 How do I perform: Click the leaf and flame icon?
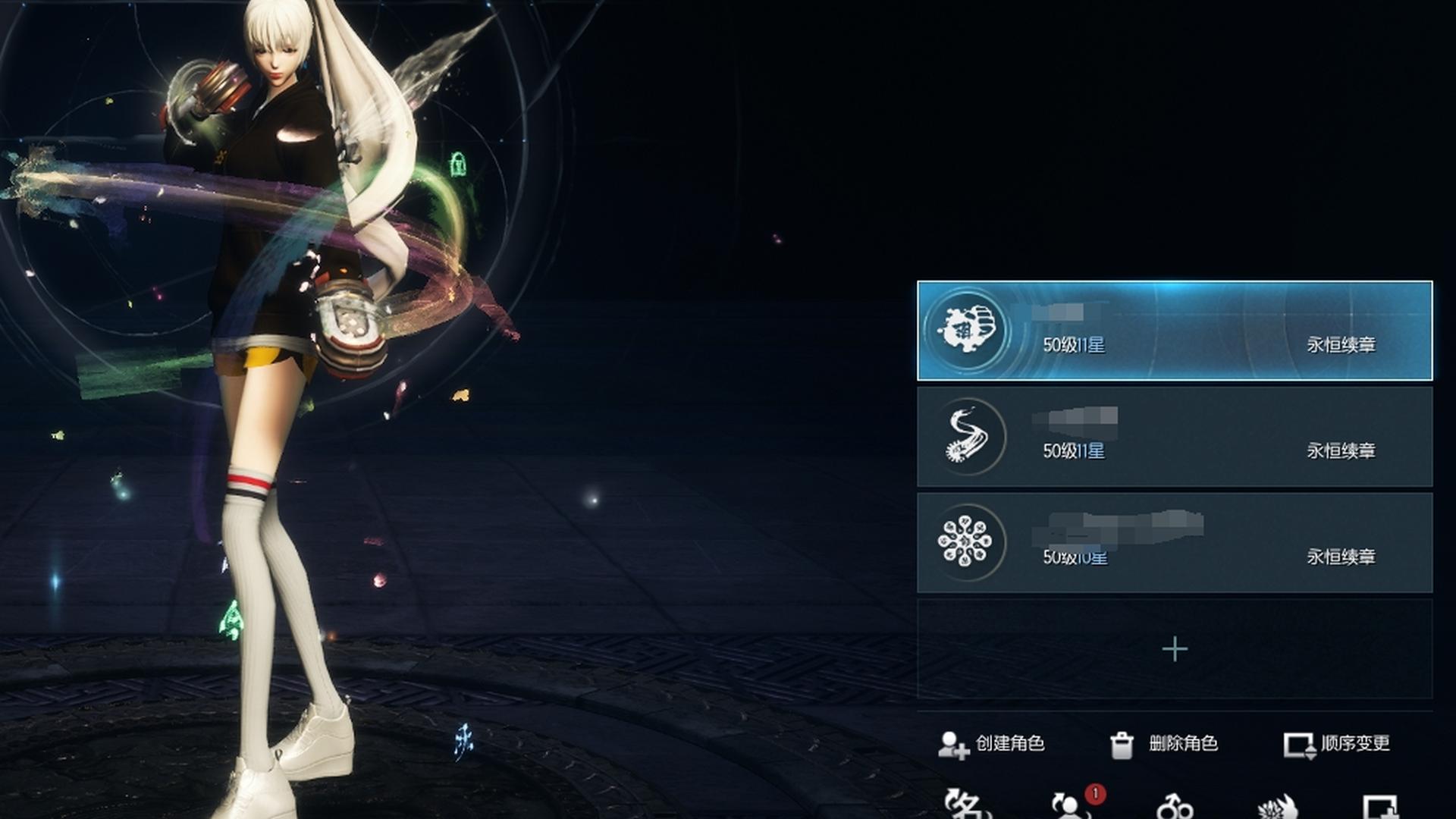point(1278,807)
